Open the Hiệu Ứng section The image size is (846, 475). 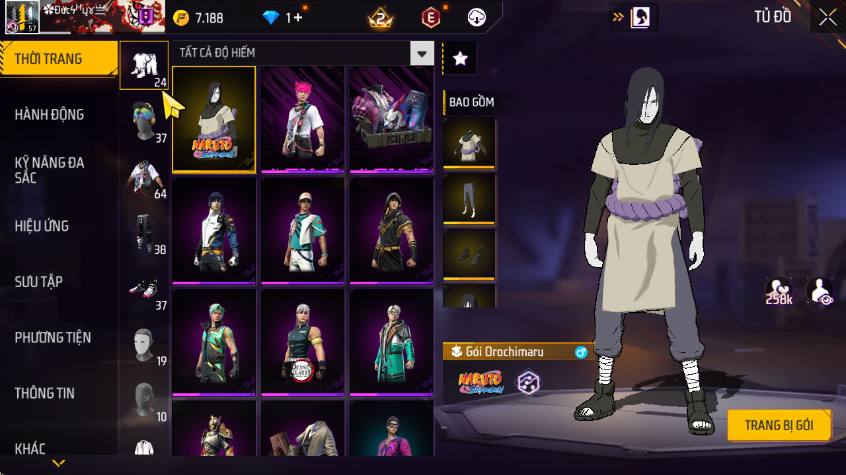click(42, 226)
